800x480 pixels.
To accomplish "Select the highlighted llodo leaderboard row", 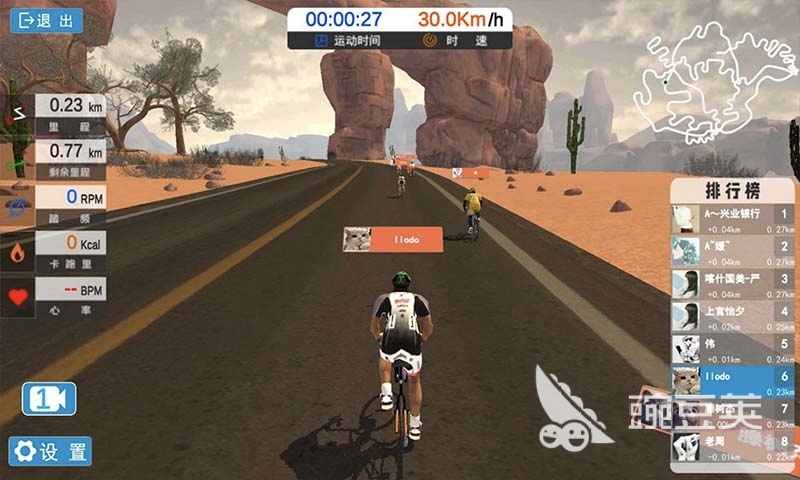I will pos(734,381).
